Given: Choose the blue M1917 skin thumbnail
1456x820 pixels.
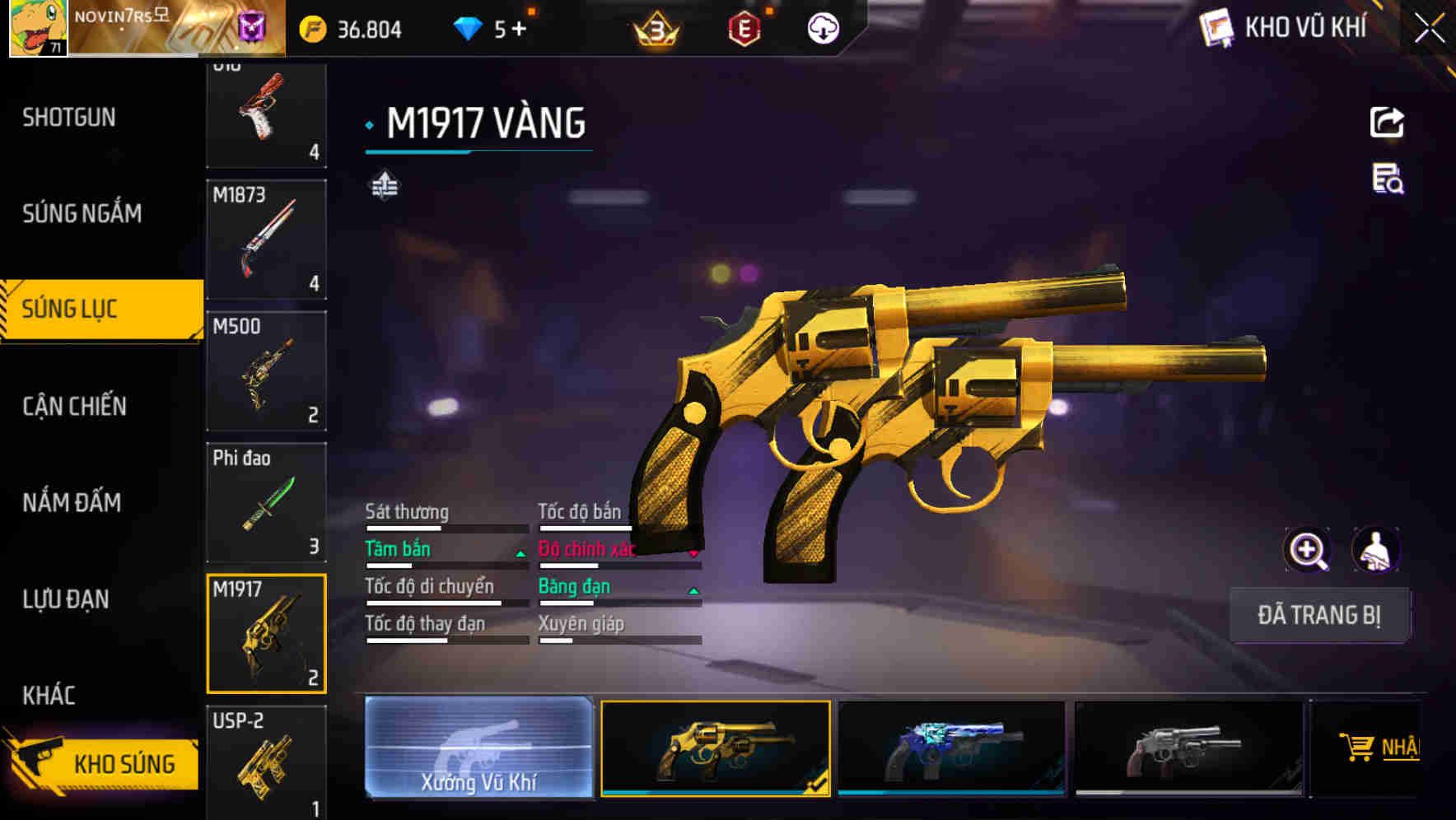Looking at the screenshot, I should pos(951,748).
